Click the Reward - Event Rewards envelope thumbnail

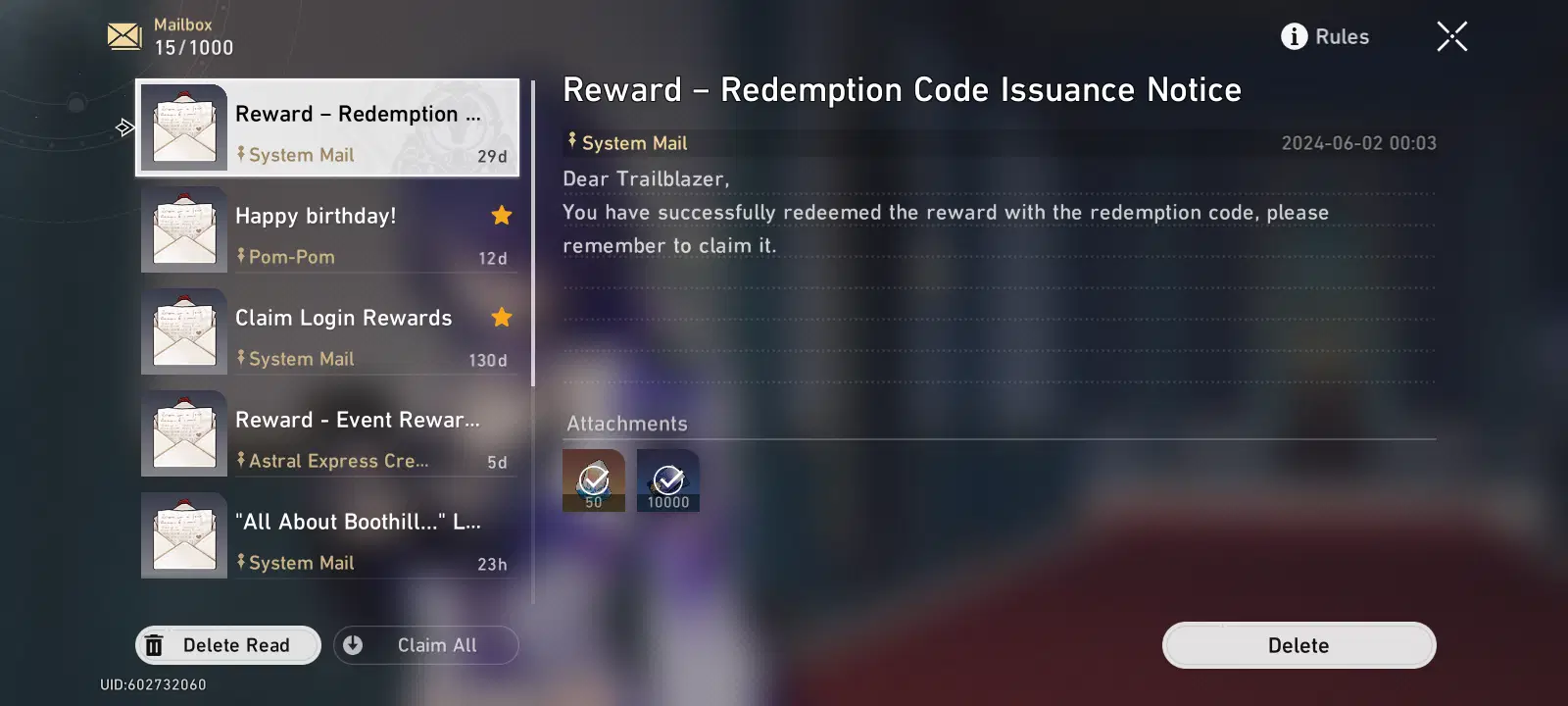[x=183, y=431]
